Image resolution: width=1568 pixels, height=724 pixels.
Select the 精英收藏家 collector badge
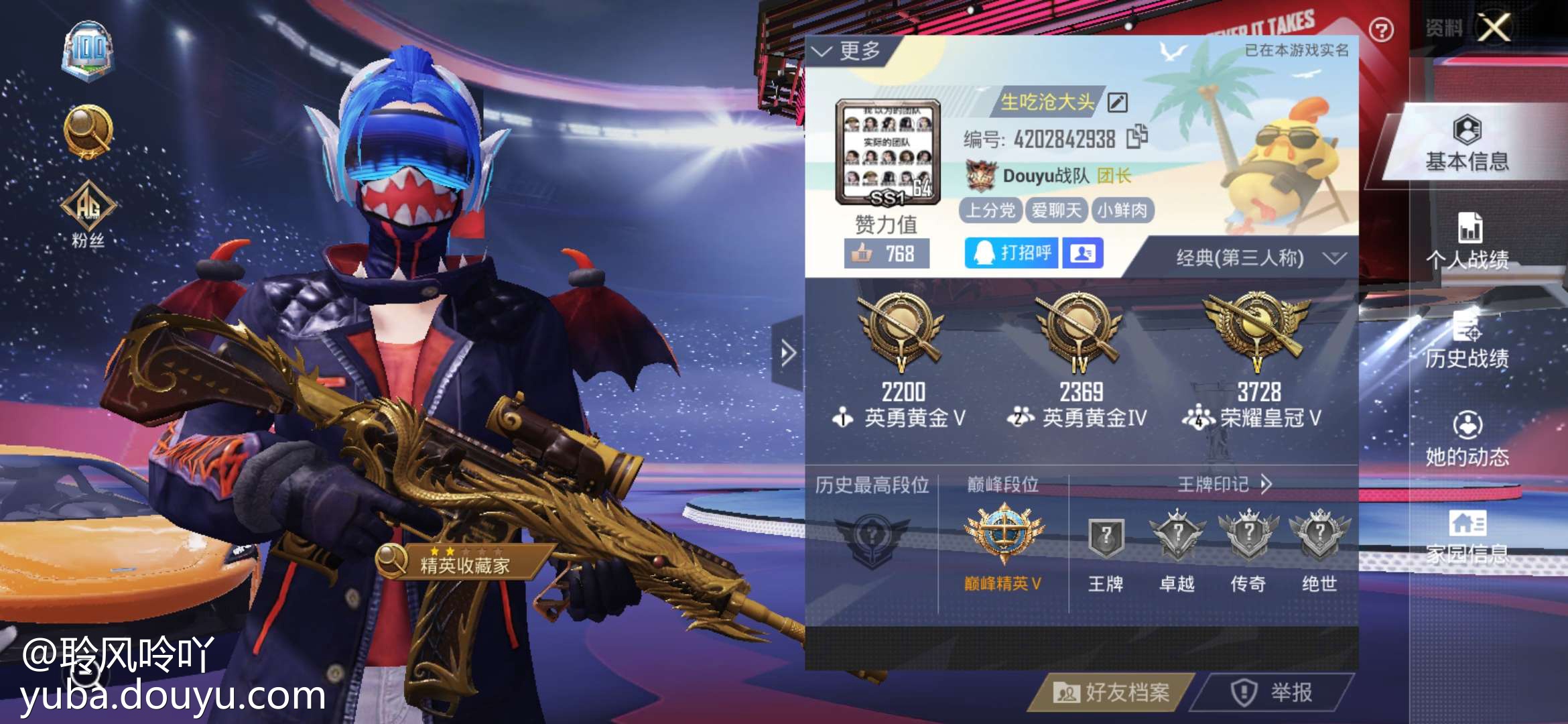point(462,563)
